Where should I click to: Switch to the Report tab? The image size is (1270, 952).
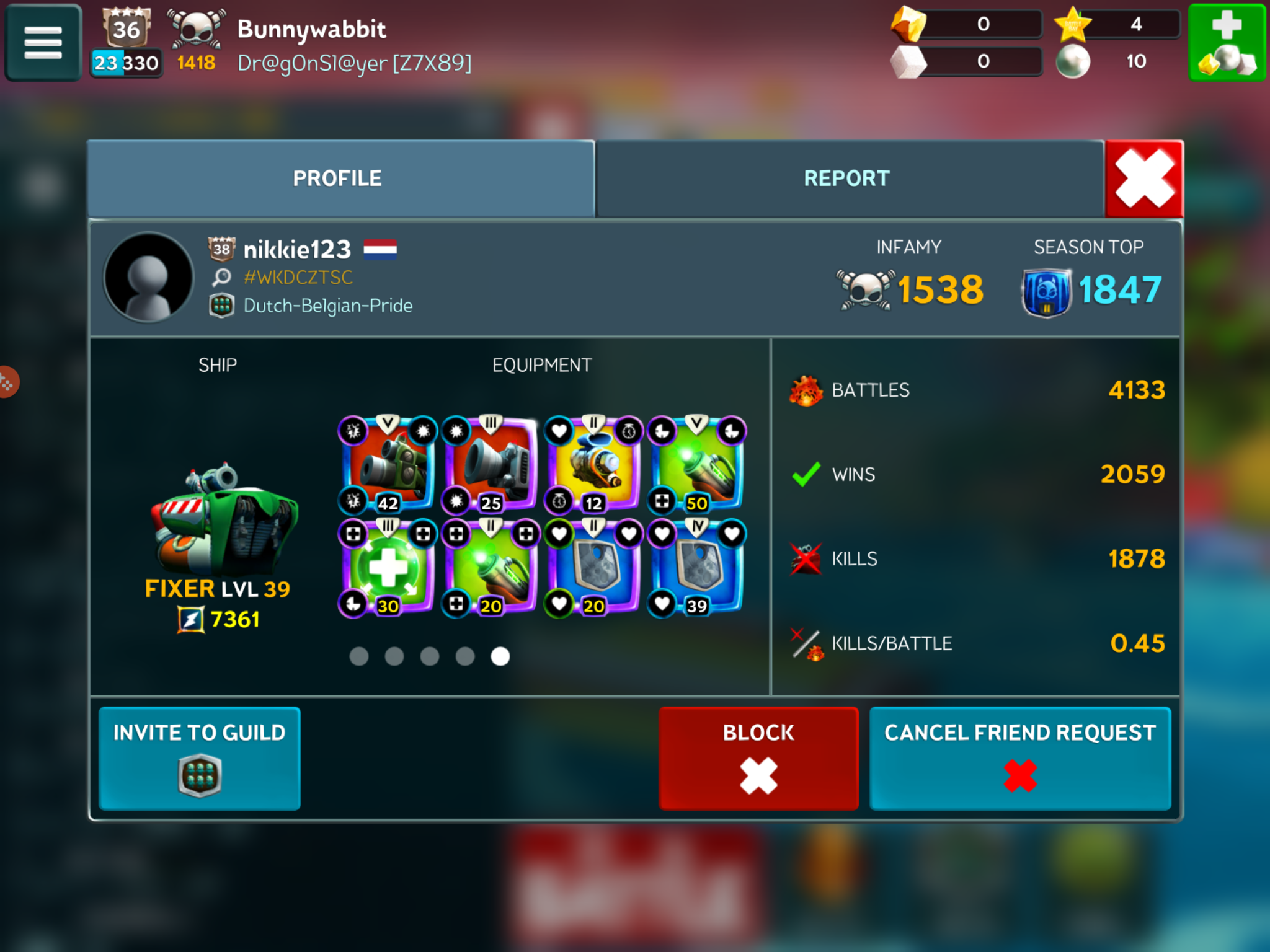tap(847, 178)
